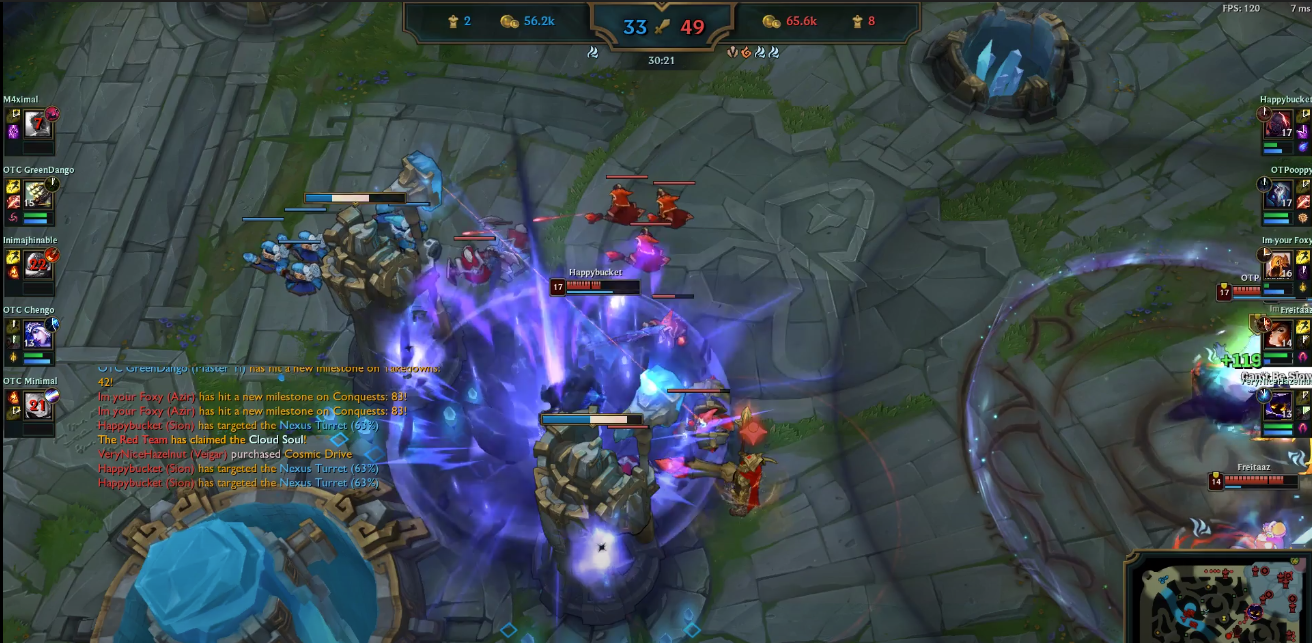
Task: Select OTC GreenDango's champion portrait
Action: coord(39,194)
